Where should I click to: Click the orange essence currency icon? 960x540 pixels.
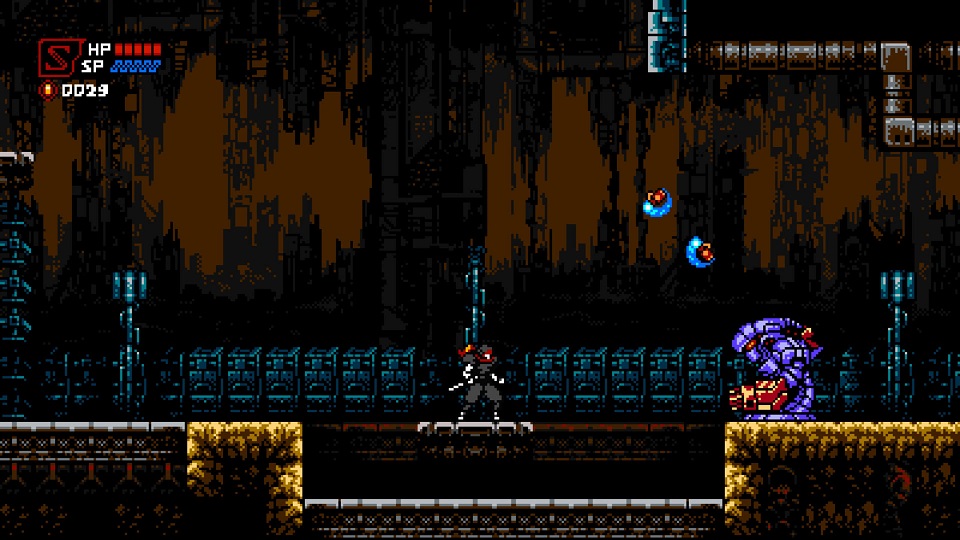coord(47,90)
